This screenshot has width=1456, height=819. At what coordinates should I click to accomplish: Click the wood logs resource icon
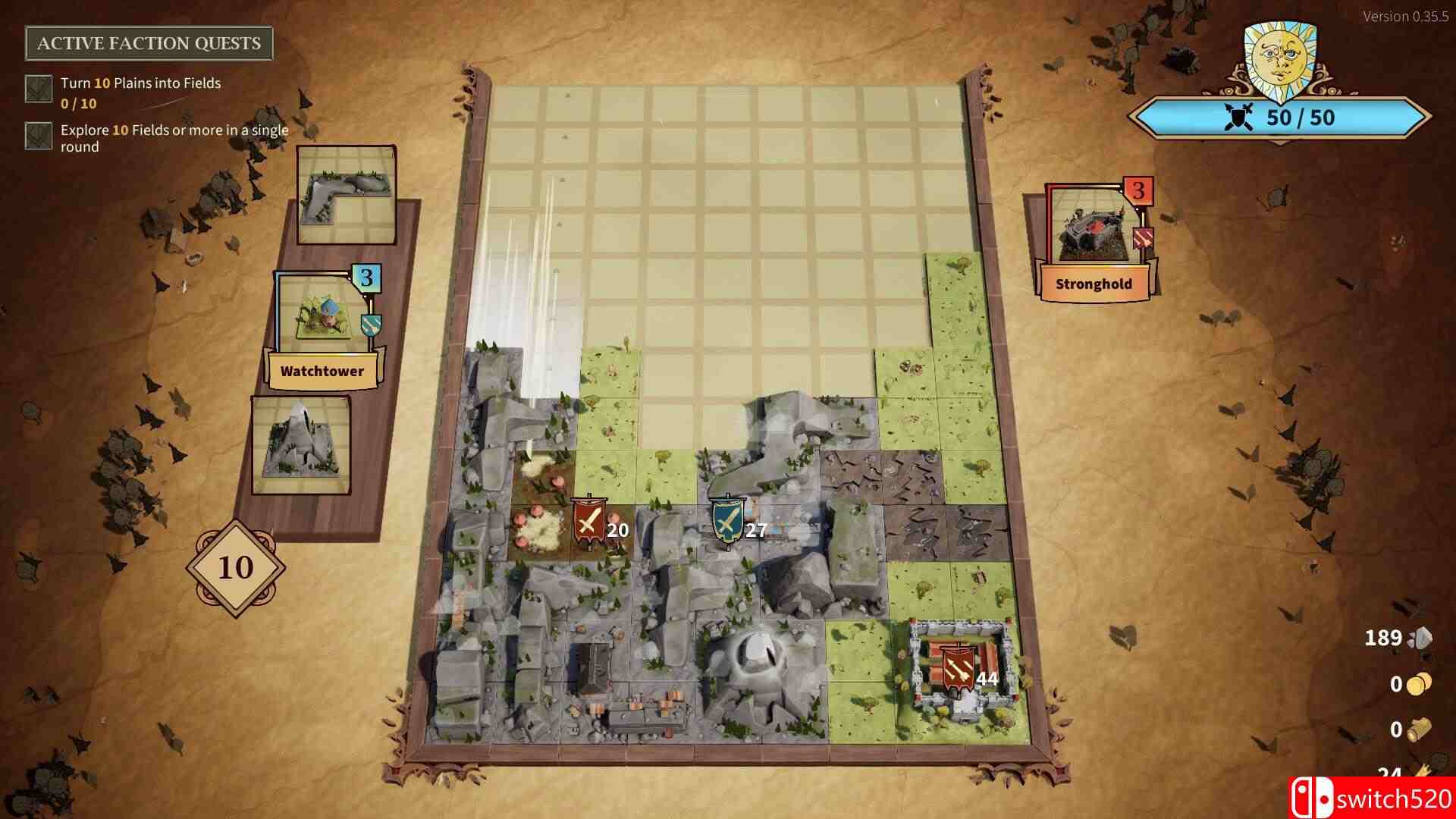point(1420,730)
